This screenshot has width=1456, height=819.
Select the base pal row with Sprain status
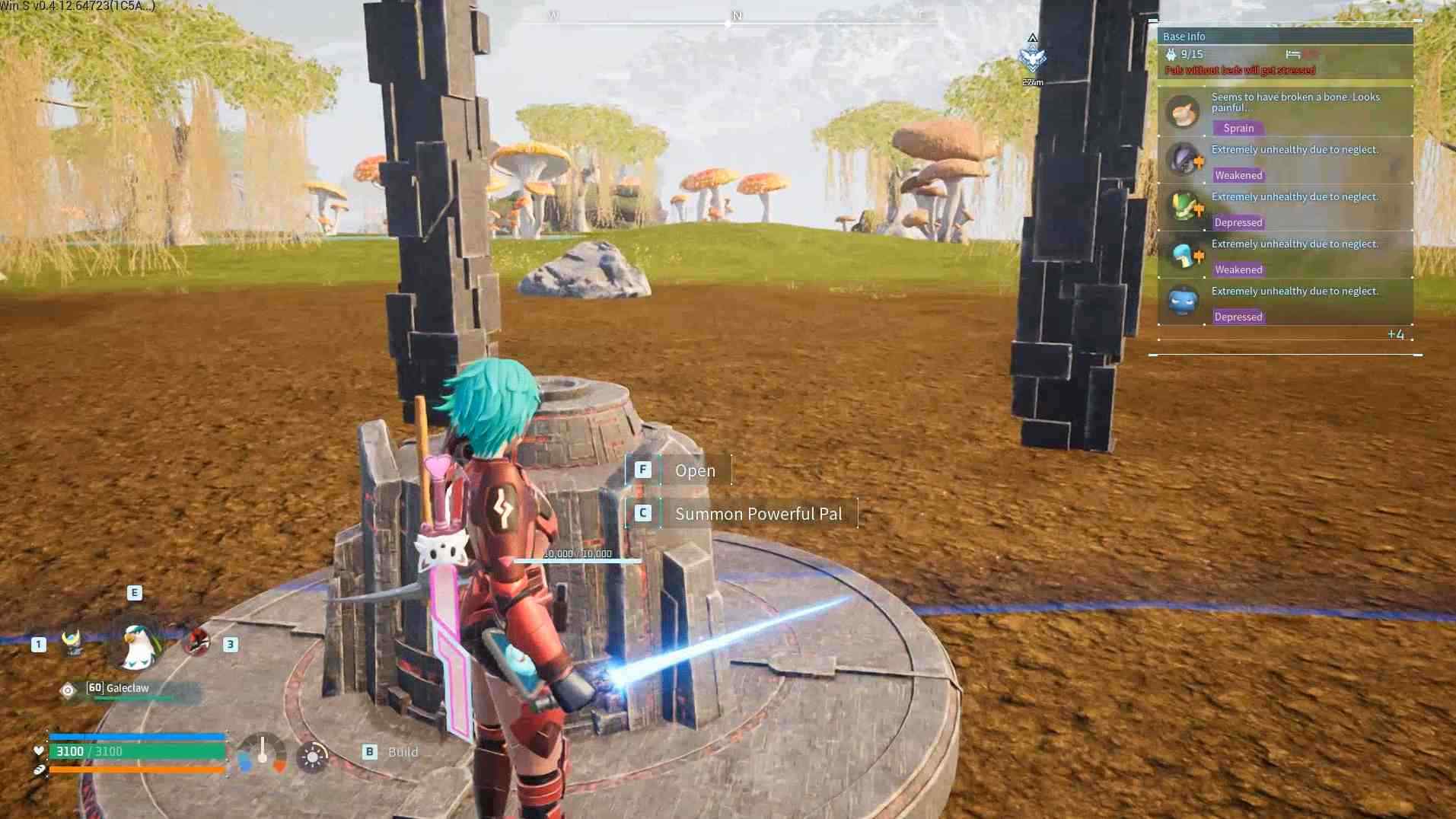click(x=1285, y=112)
